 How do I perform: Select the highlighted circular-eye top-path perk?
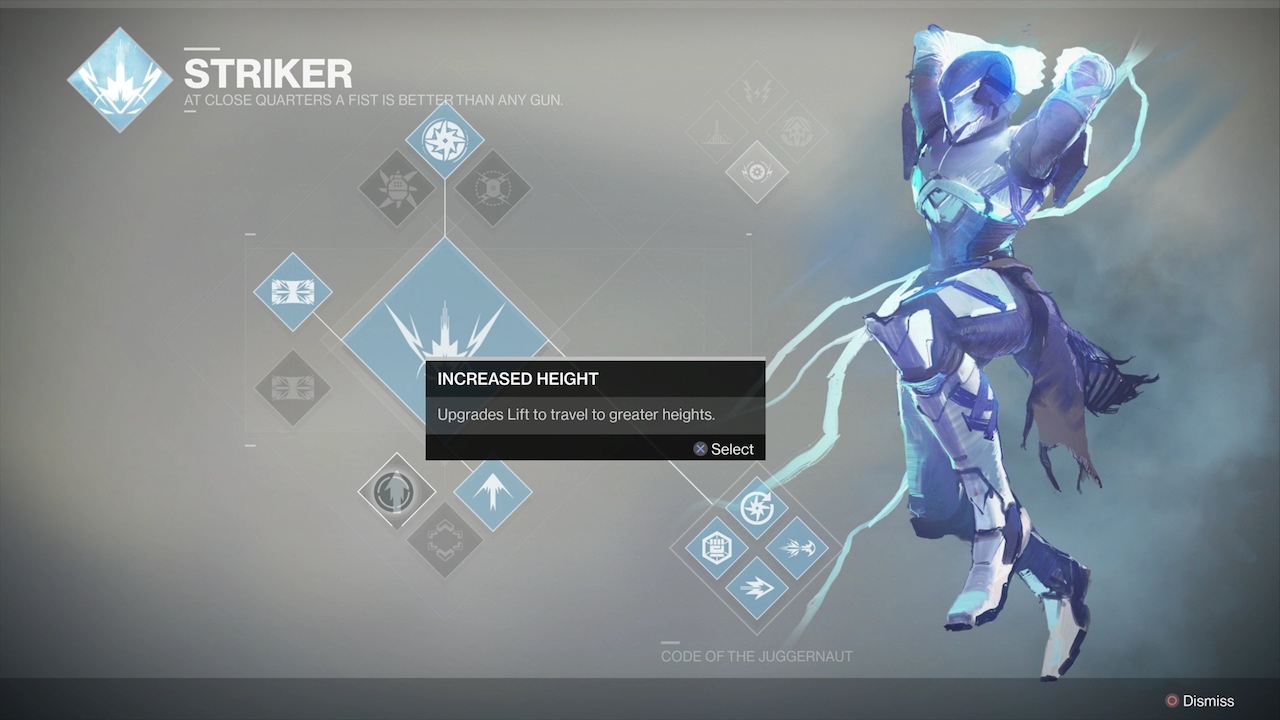757,172
